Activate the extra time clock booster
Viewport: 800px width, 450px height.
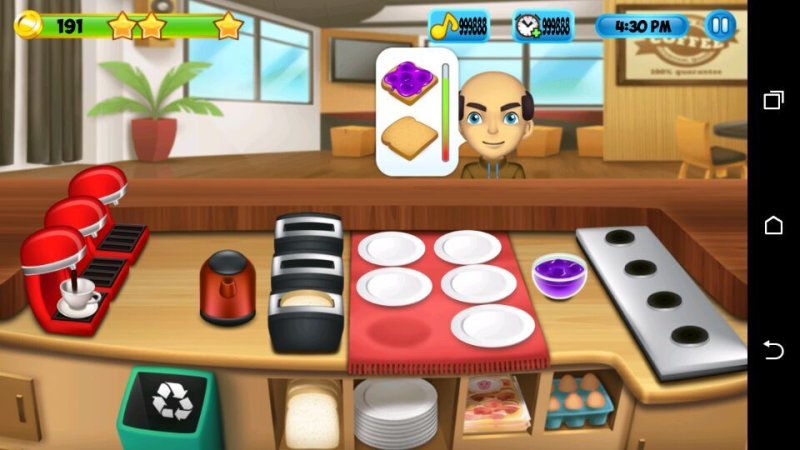pyautogui.click(x=543, y=25)
